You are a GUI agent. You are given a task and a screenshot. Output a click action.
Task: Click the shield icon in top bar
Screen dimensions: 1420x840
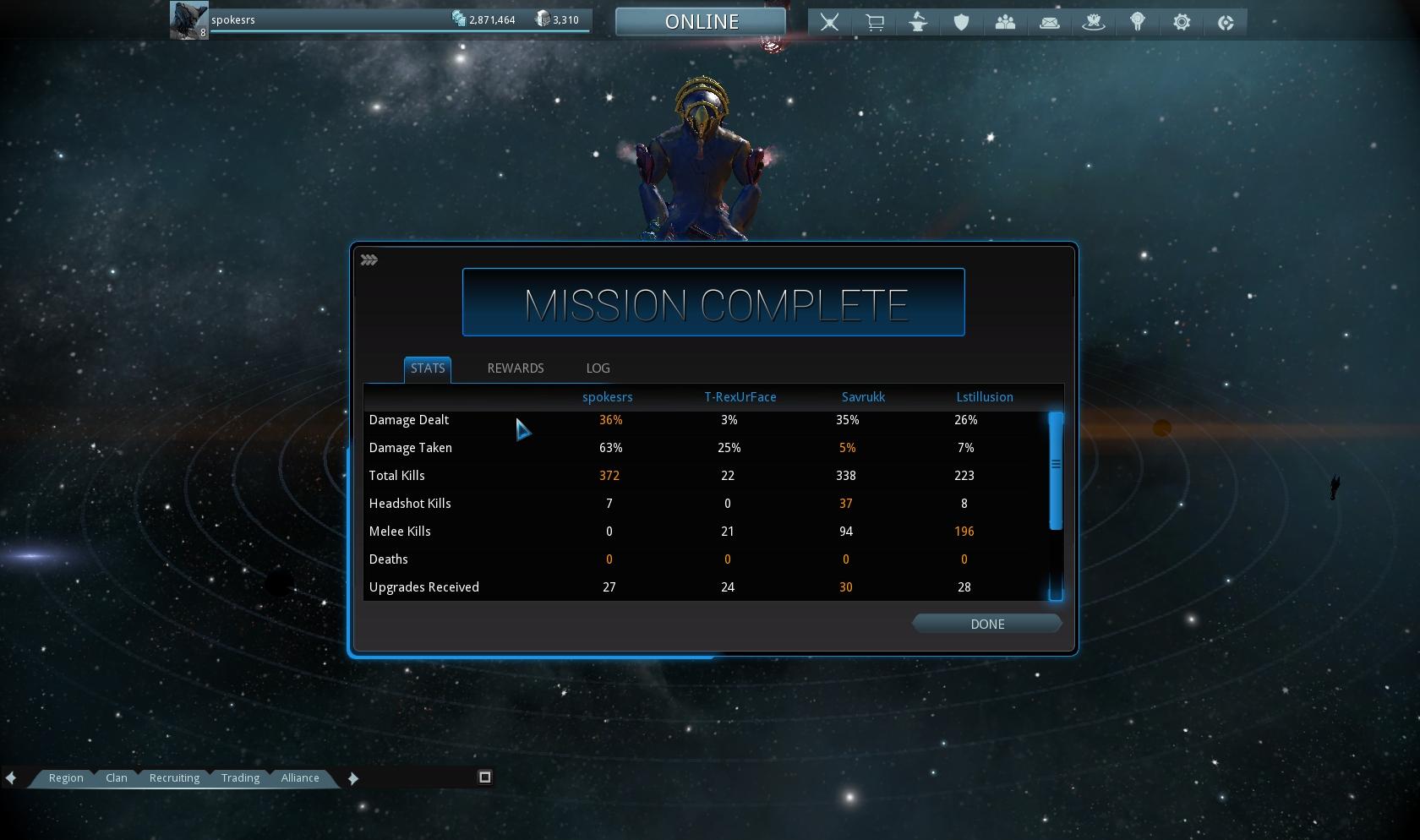(x=961, y=23)
